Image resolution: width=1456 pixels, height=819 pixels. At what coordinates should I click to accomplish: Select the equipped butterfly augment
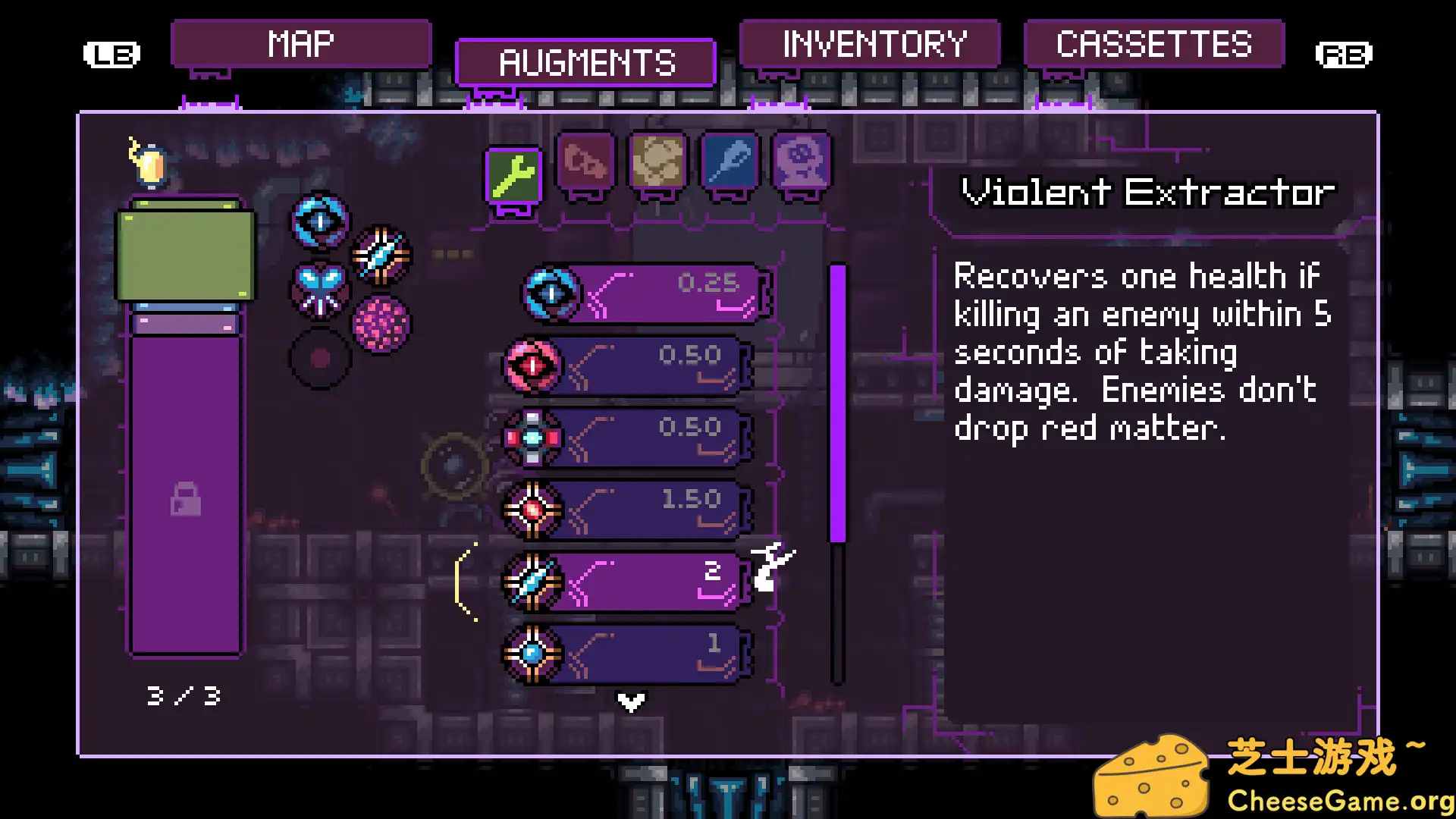pyautogui.click(x=319, y=288)
